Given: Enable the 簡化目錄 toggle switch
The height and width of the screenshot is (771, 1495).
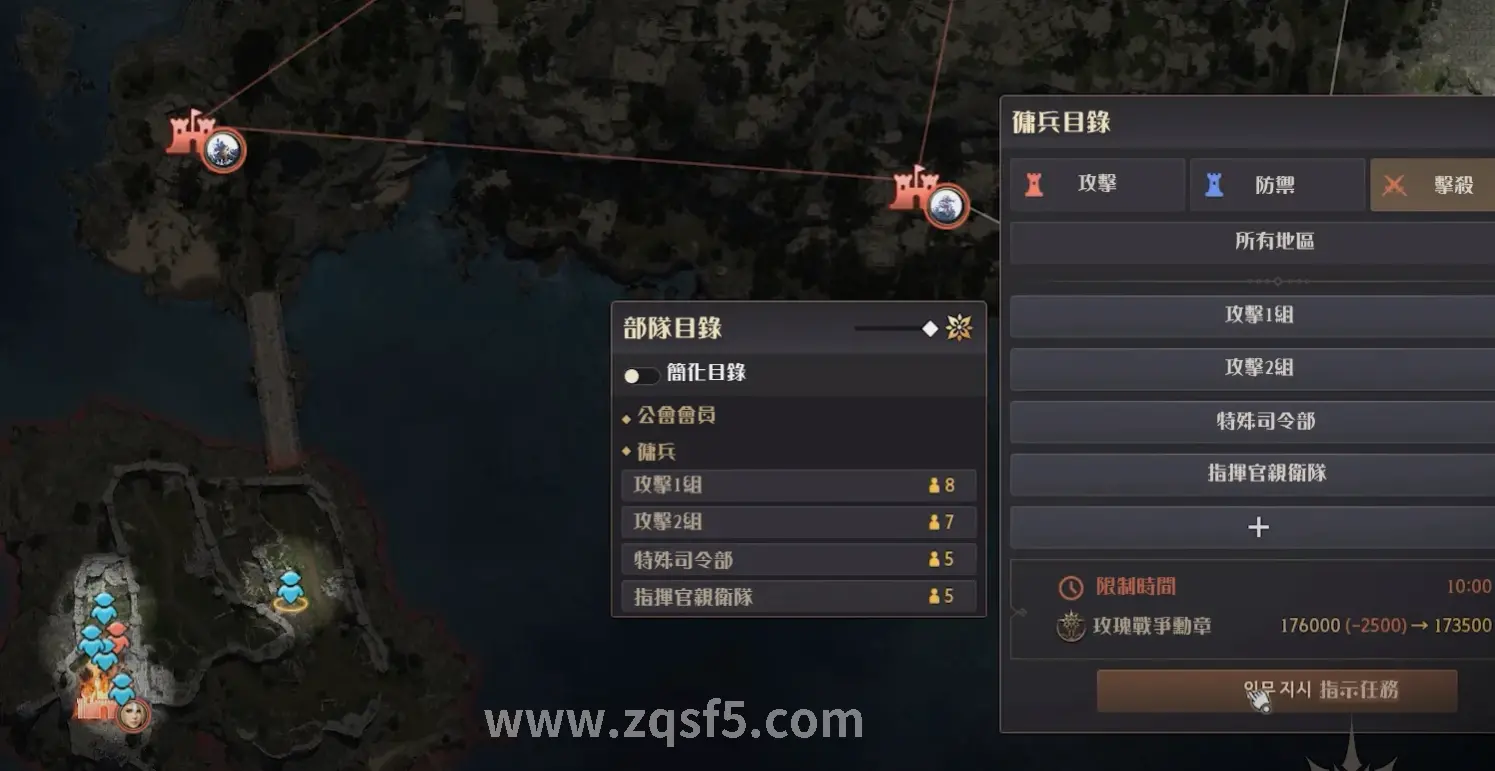Looking at the screenshot, I should pyautogui.click(x=640, y=374).
